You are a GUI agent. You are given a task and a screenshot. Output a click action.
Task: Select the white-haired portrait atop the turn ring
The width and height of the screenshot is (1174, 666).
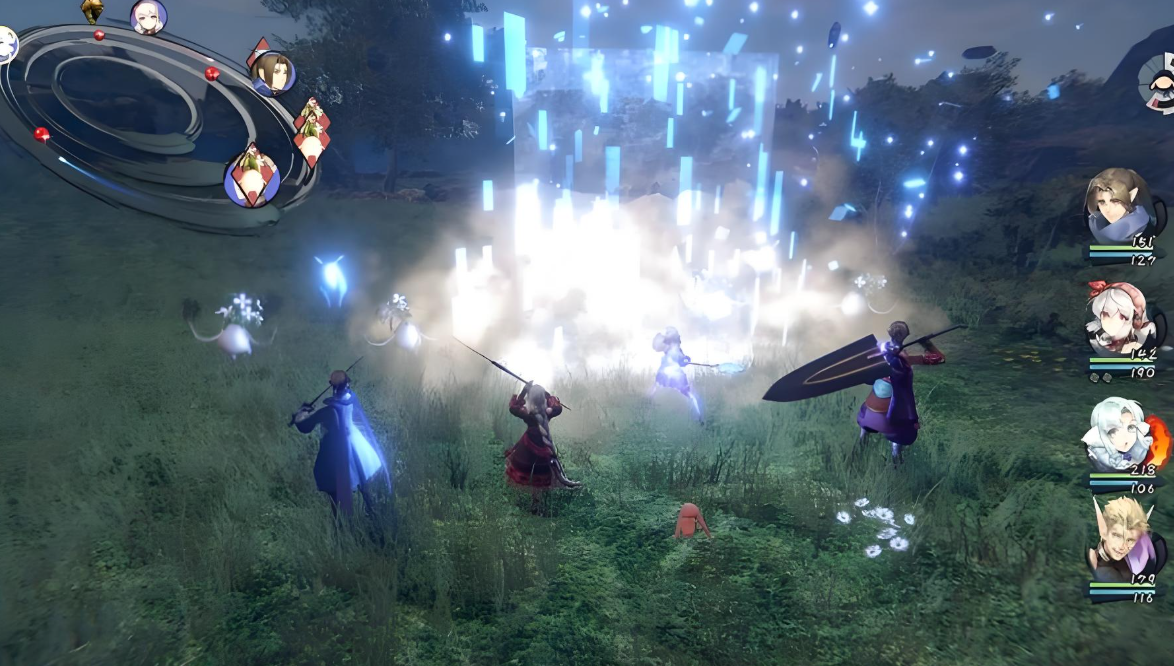point(148,16)
